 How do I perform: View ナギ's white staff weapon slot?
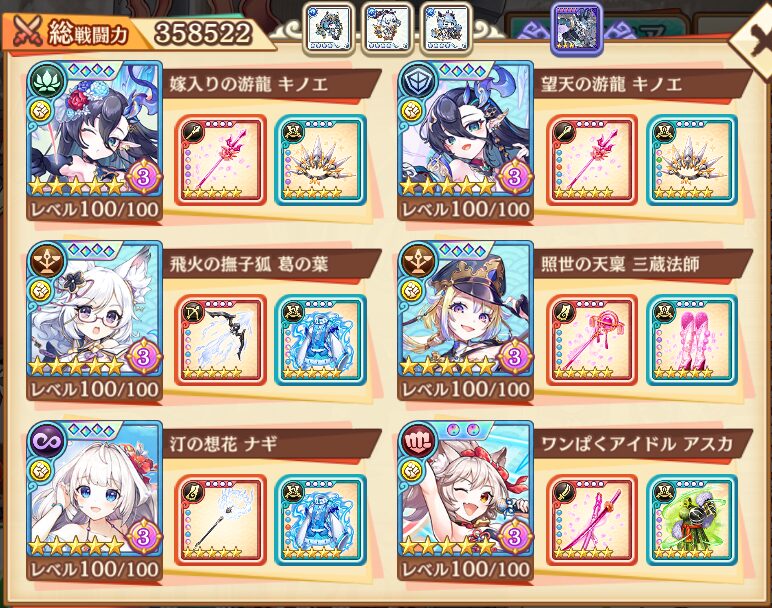[x=220, y=520]
